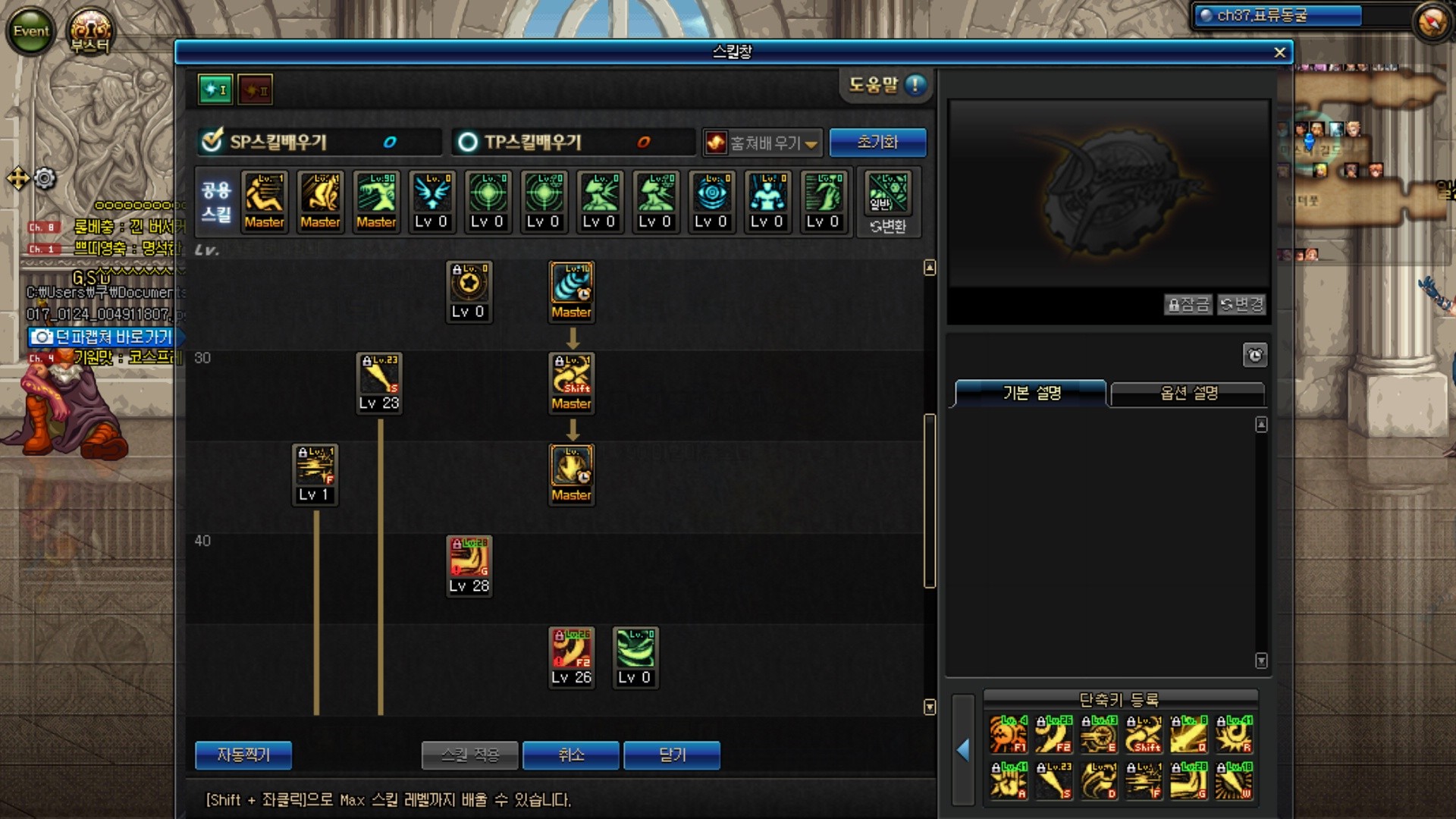This screenshot has width=1456, height=819.
Task: Close the skill window with the X
Action: coord(1279,52)
